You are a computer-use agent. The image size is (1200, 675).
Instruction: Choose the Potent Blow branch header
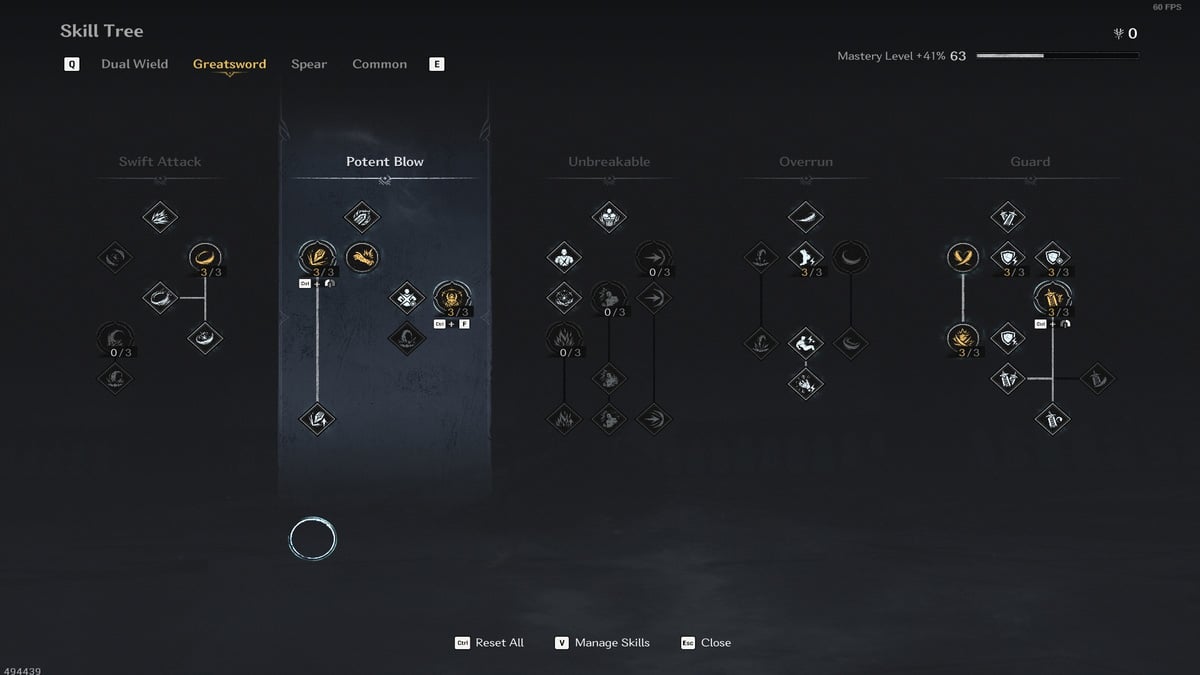click(385, 162)
